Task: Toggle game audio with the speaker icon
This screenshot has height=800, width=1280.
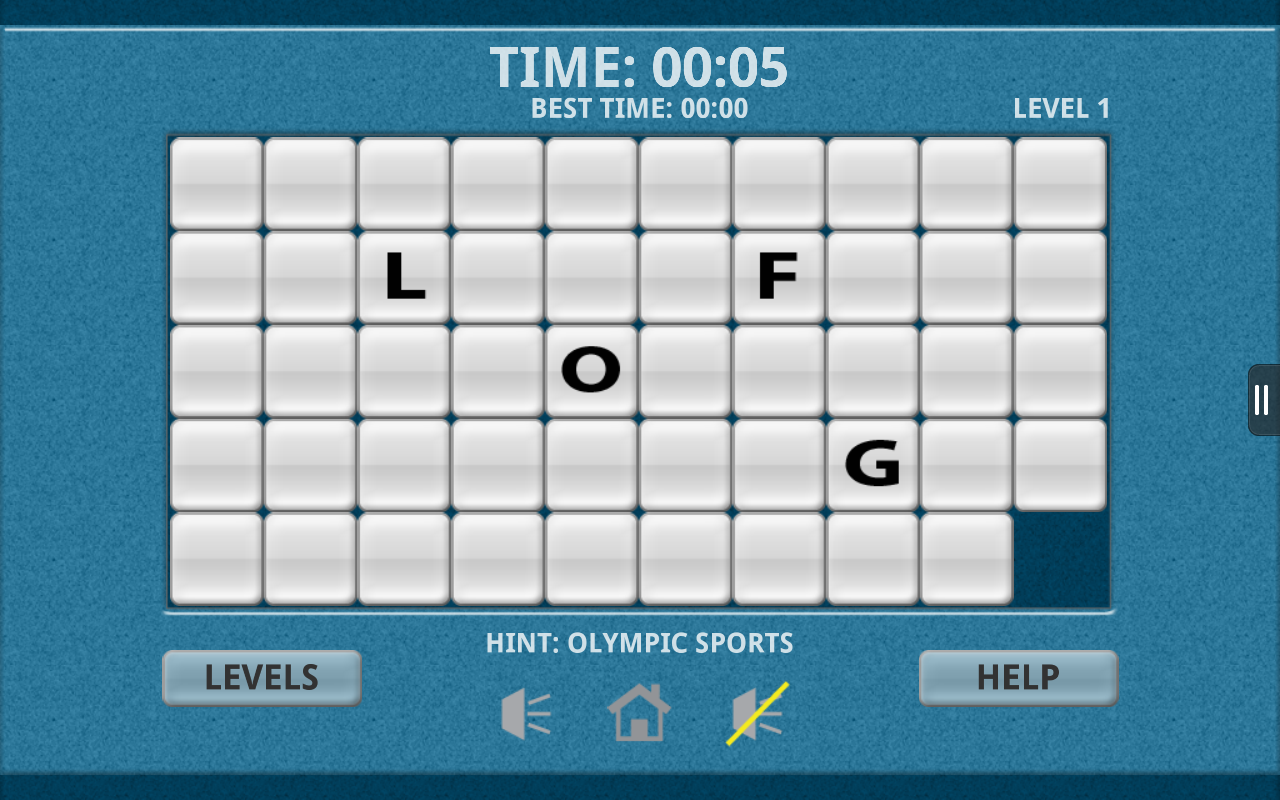Action: point(526,712)
